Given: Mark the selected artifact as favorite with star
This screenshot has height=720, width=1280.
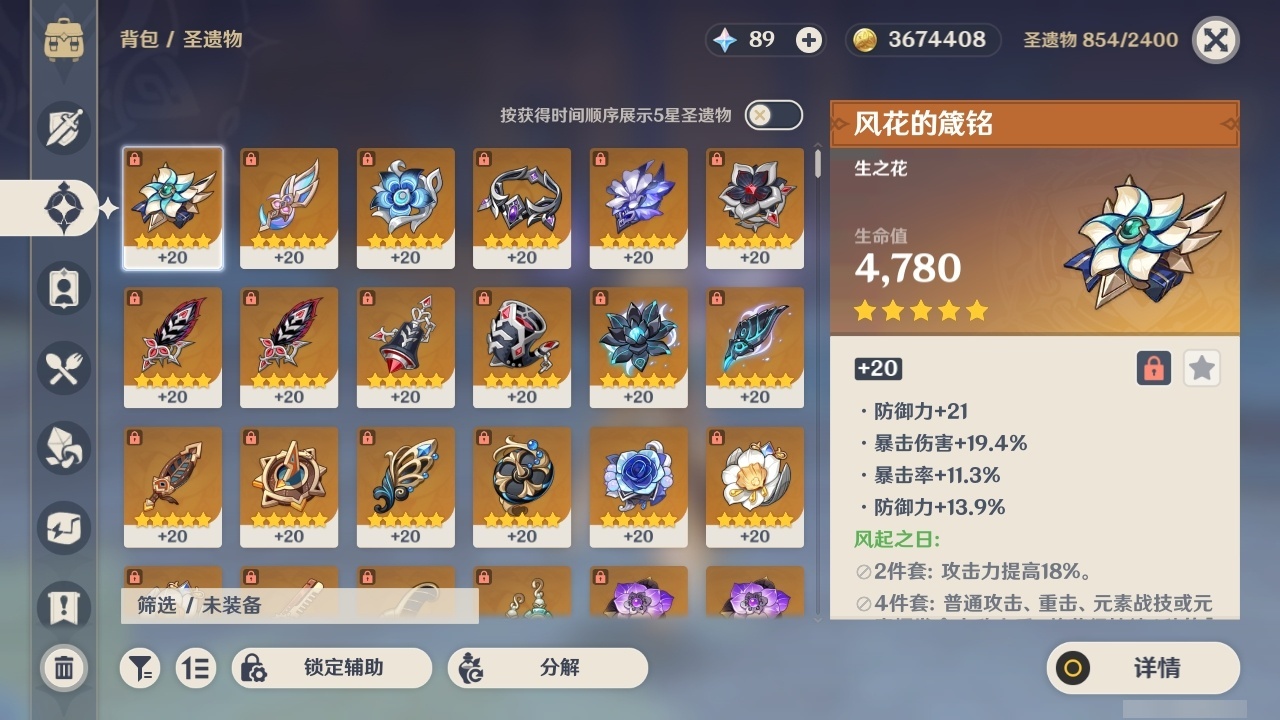Looking at the screenshot, I should click(1202, 368).
